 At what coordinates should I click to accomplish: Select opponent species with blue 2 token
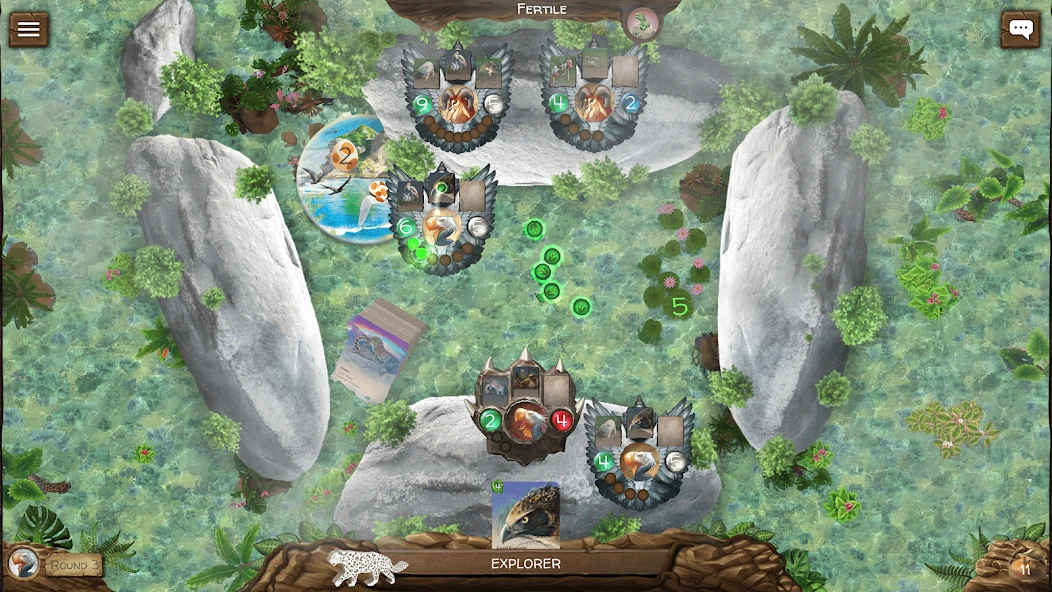[x=596, y=98]
